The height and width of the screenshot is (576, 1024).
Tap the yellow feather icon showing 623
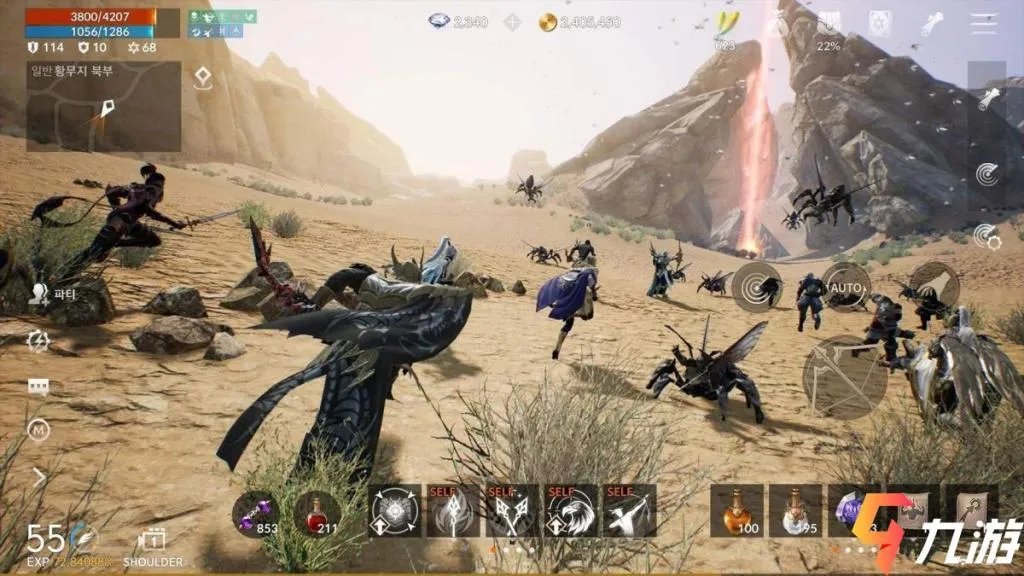[725, 26]
